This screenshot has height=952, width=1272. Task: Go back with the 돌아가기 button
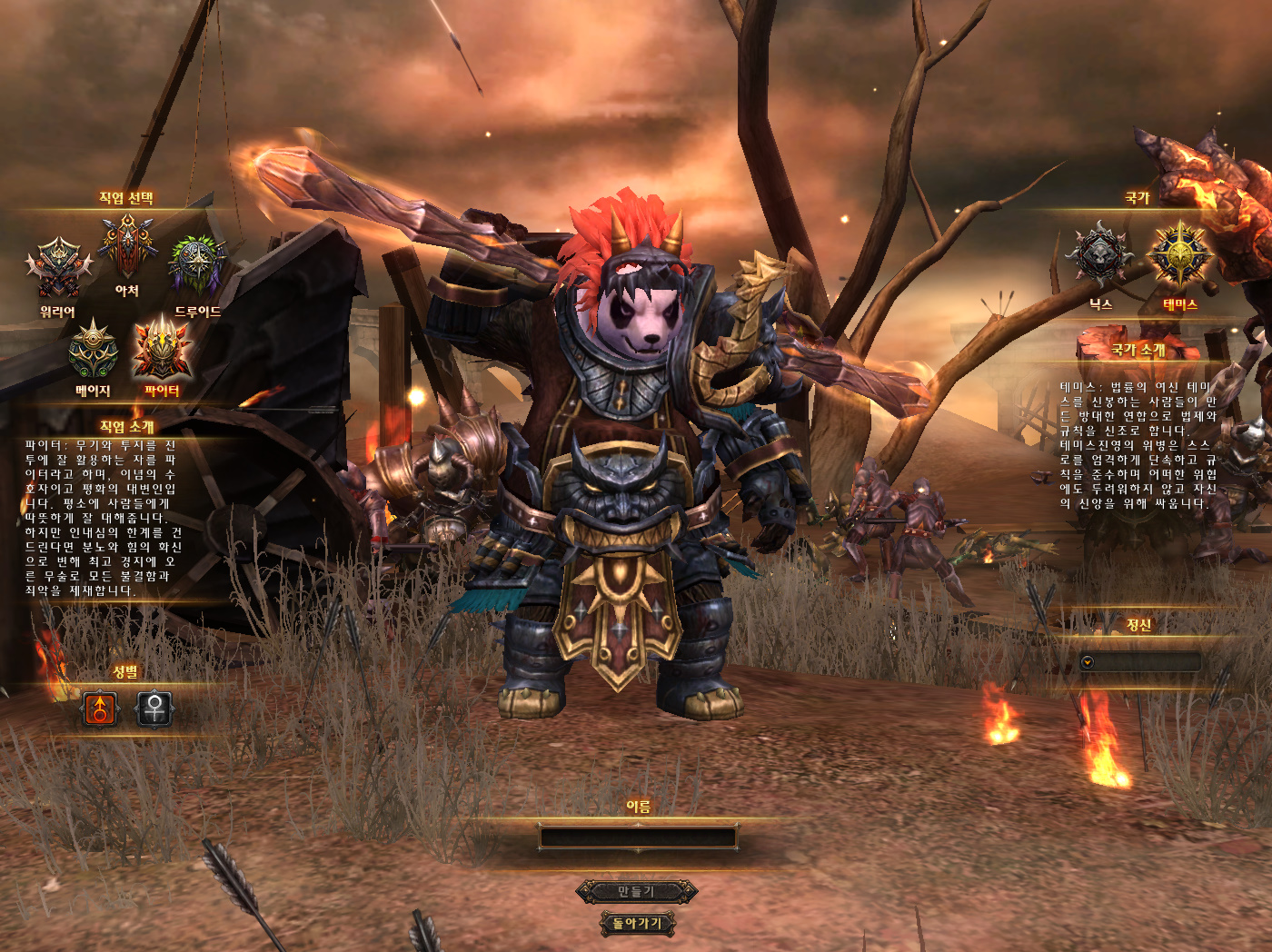(637, 924)
